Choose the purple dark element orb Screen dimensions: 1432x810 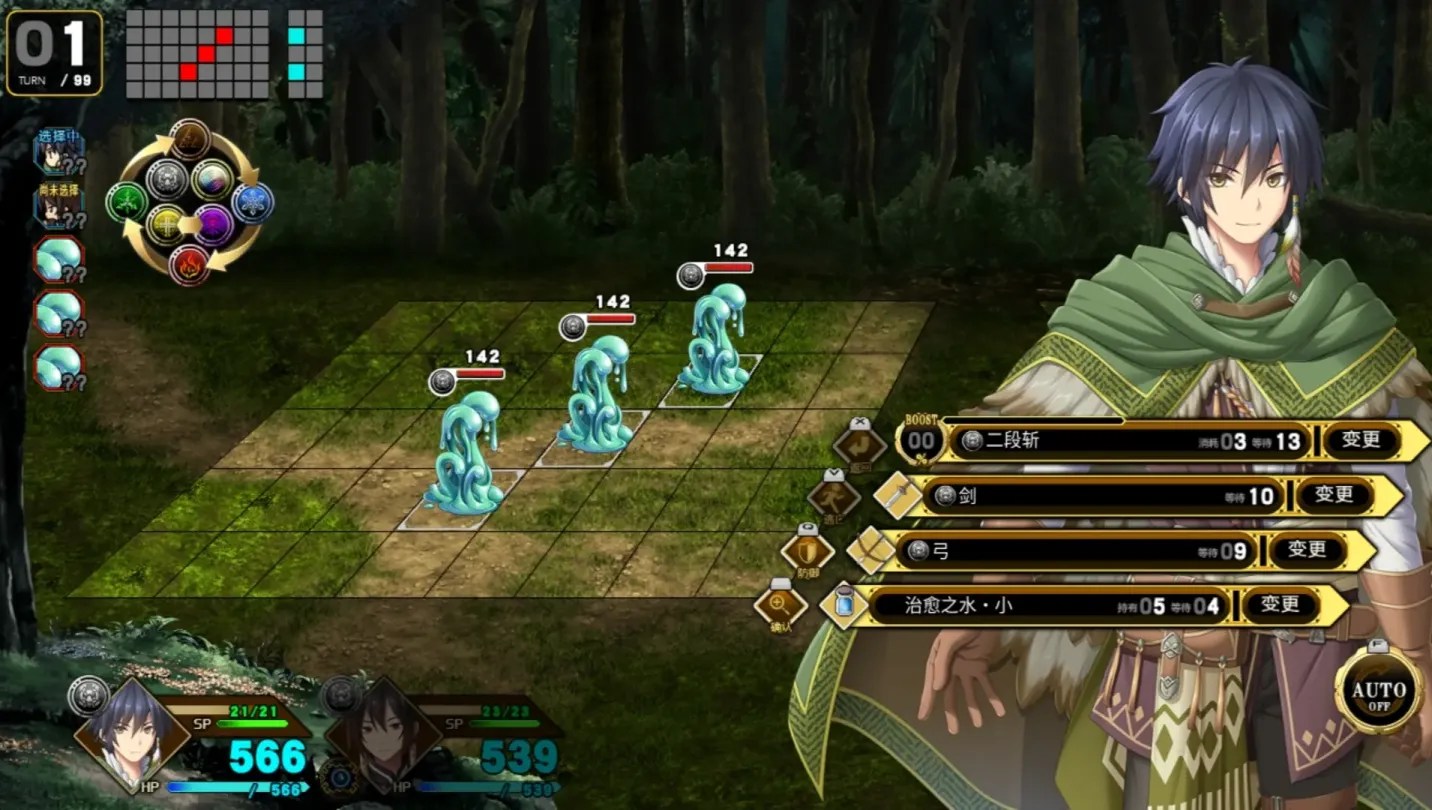(x=211, y=223)
